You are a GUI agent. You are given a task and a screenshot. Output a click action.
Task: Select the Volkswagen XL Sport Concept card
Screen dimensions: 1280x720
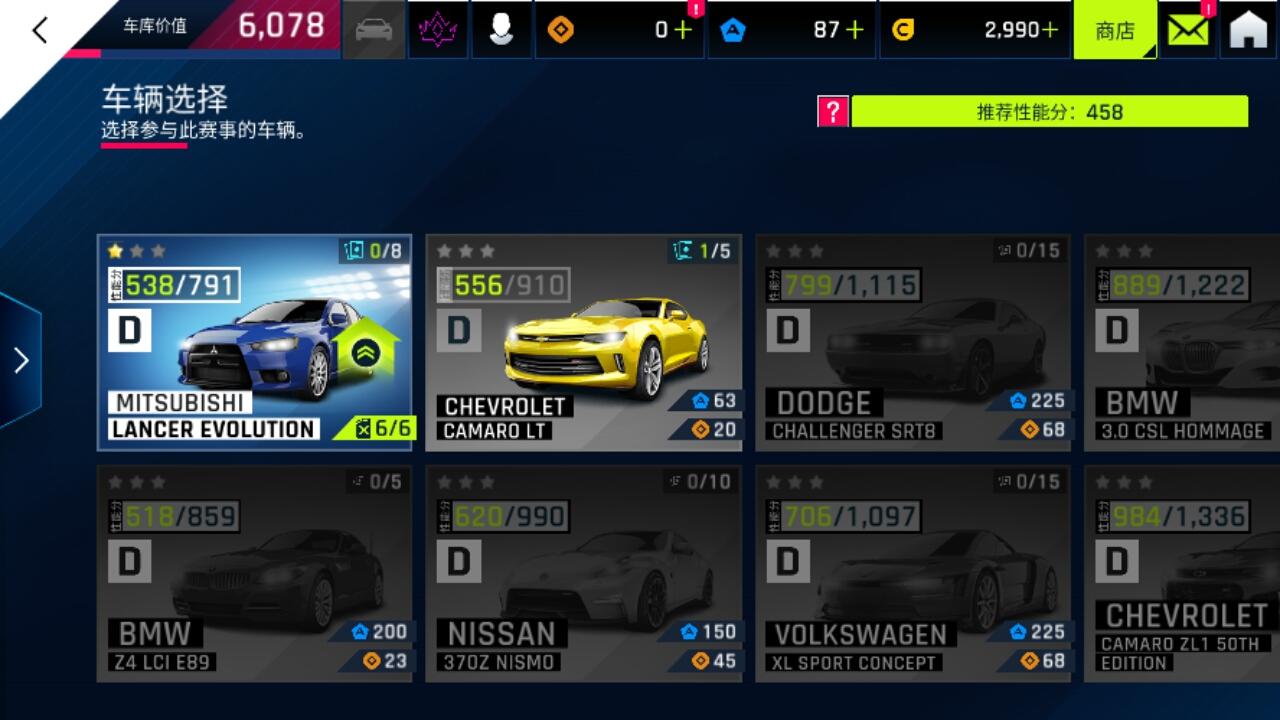912,573
